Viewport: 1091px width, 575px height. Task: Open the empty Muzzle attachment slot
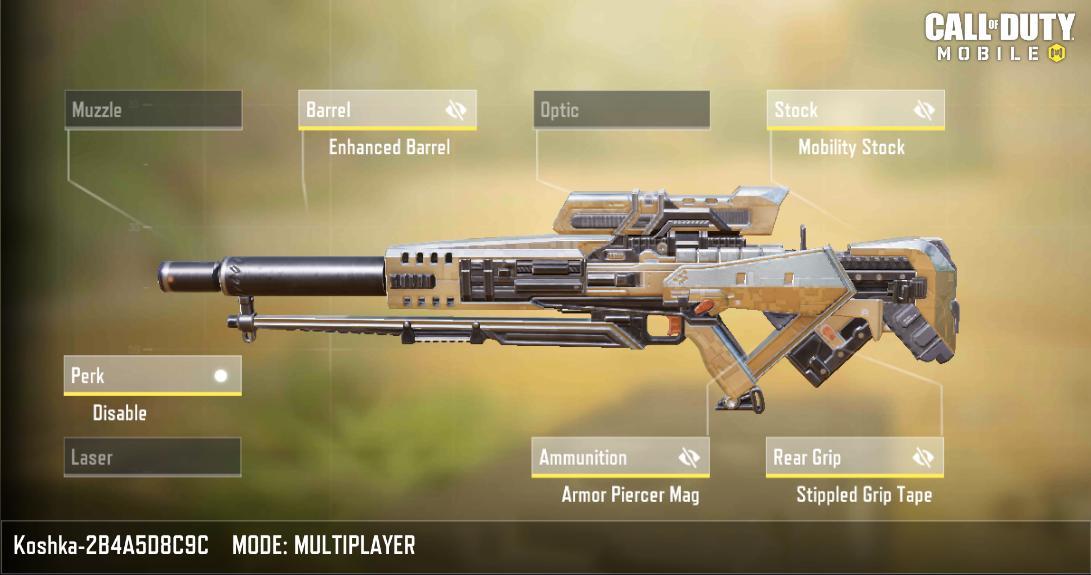click(x=154, y=110)
